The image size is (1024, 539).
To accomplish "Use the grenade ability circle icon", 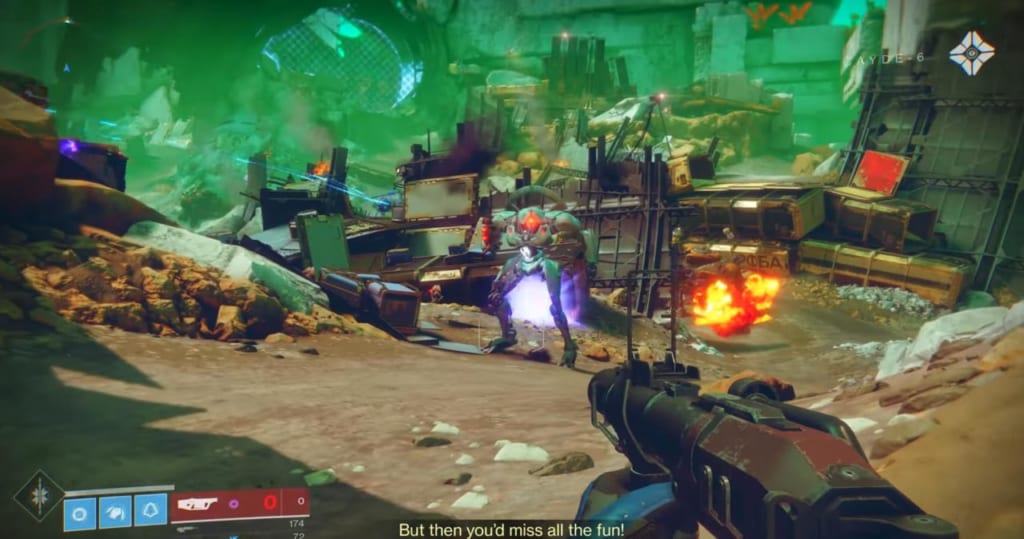I will tap(80, 513).
